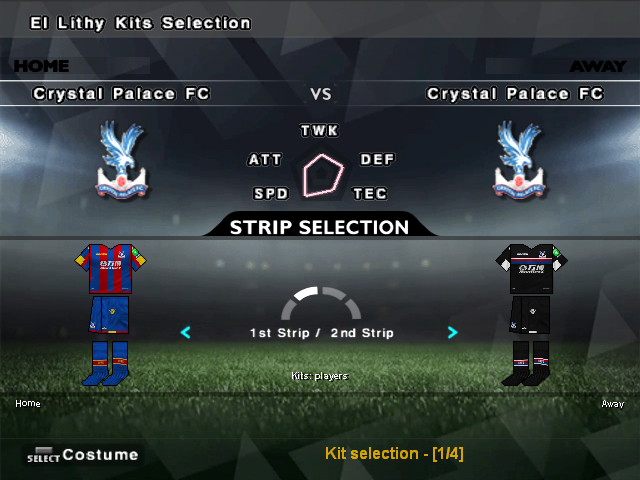The width and height of the screenshot is (640, 480).
Task: Select the away black kit
Action: [x=531, y=313]
